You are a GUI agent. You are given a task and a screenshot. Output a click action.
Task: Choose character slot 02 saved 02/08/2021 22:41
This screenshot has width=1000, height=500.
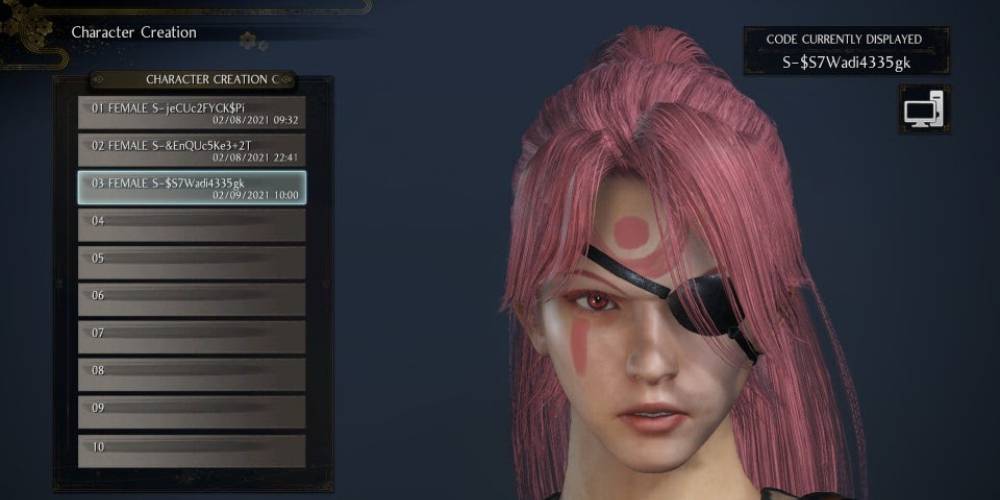[x=192, y=150]
